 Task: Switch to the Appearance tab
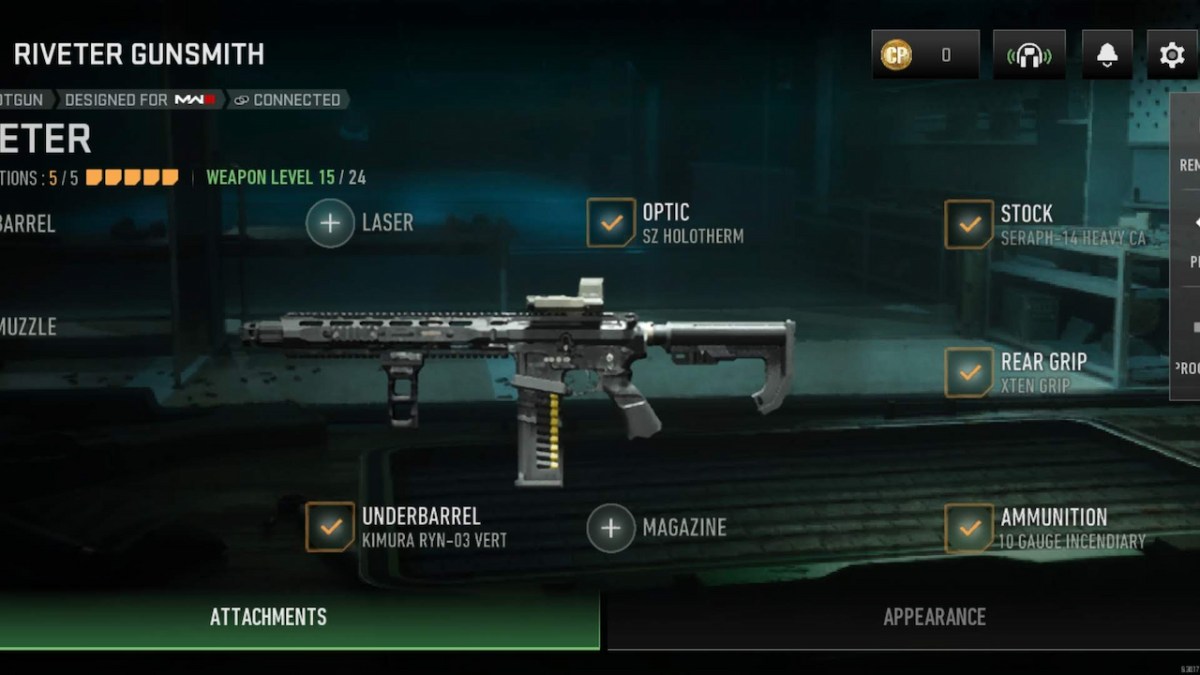pos(934,617)
